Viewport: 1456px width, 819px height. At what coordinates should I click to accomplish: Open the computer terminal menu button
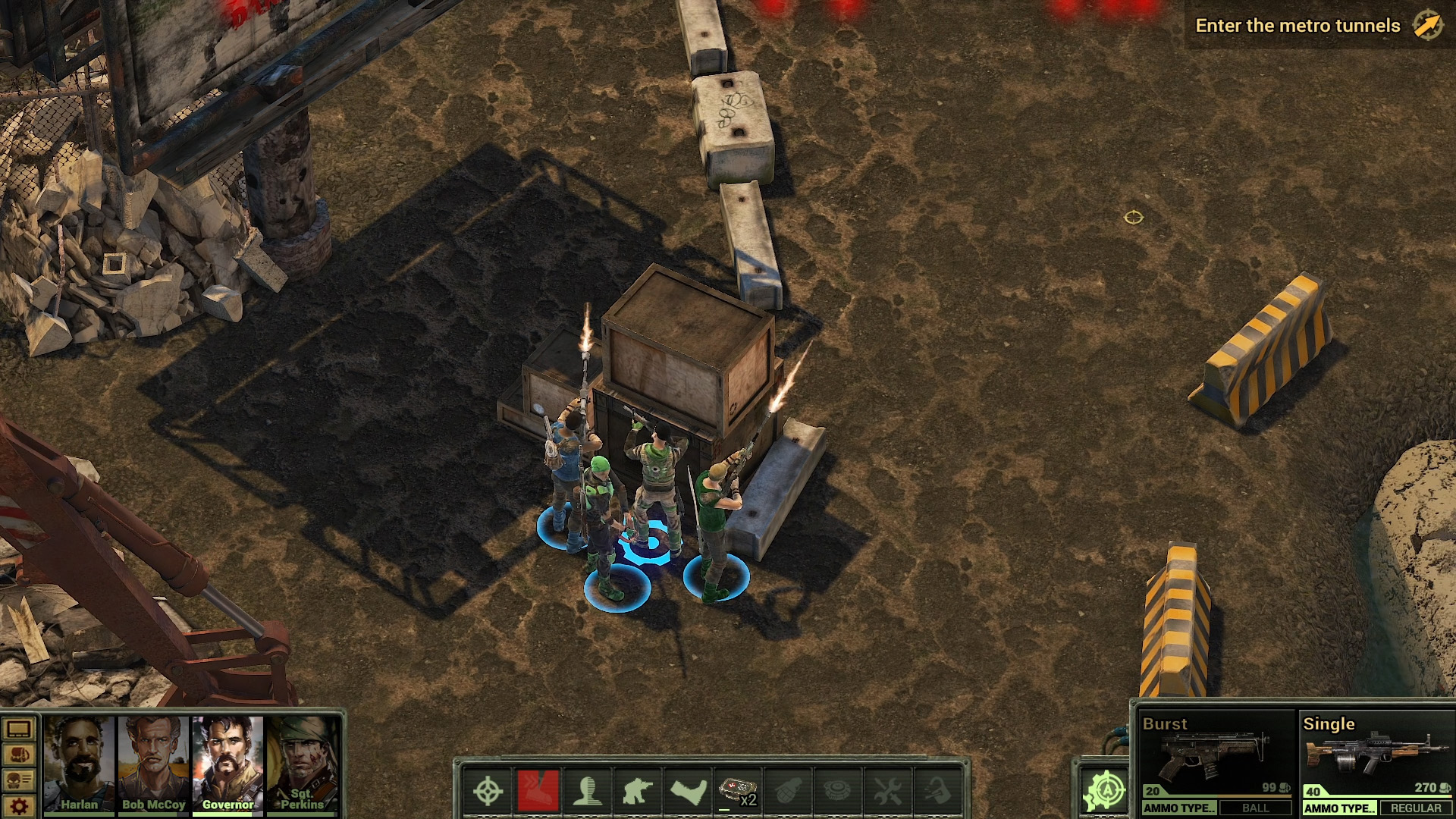coord(19,730)
